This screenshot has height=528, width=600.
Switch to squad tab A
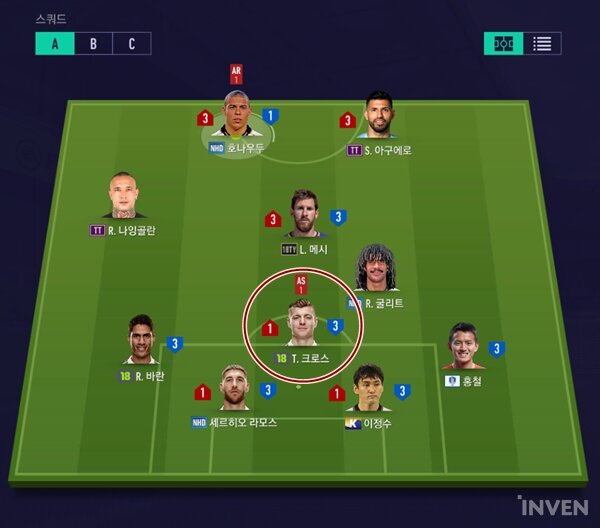pos(54,43)
